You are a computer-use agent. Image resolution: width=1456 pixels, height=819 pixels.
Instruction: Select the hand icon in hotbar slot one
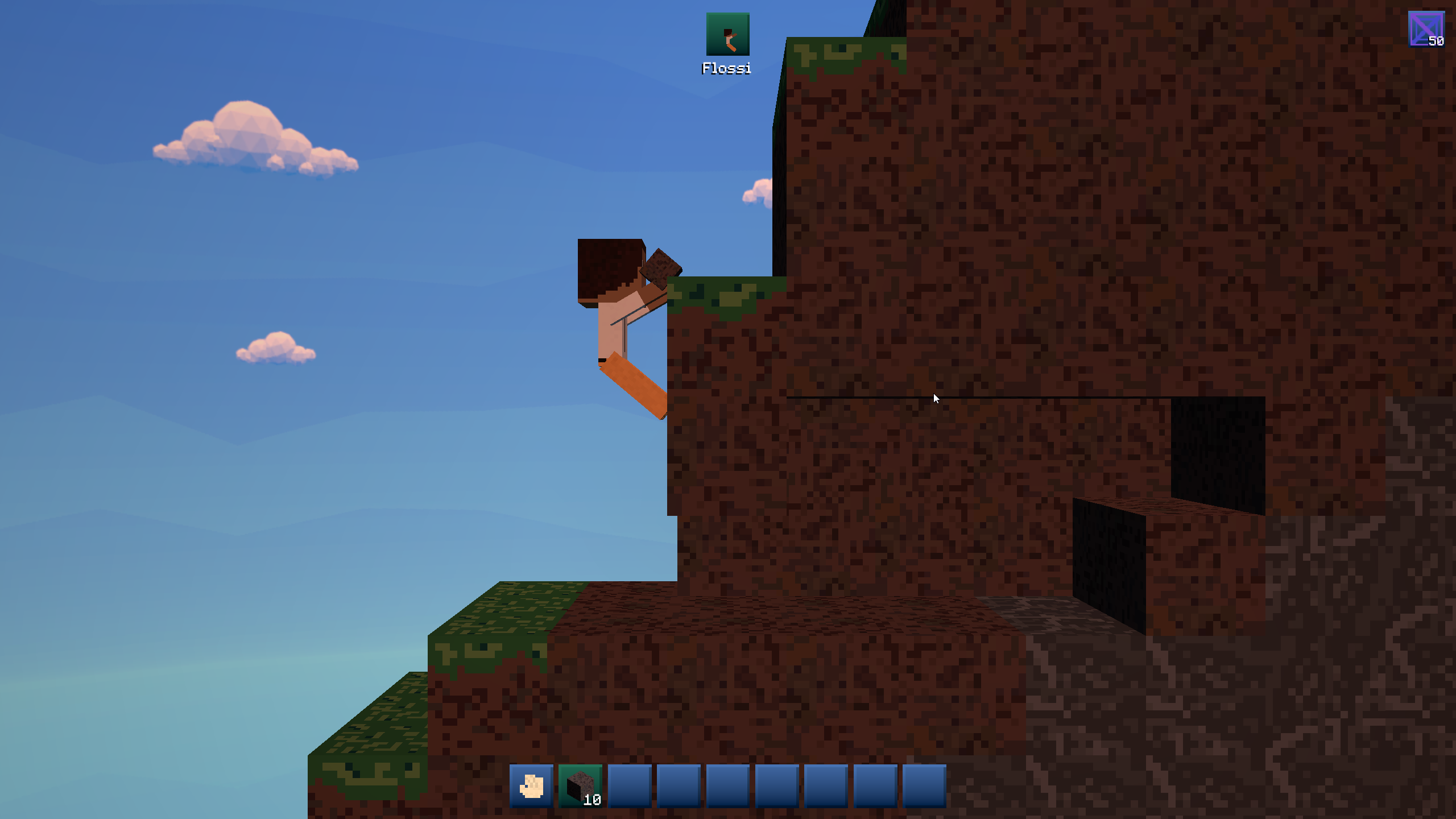[x=530, y=787]
